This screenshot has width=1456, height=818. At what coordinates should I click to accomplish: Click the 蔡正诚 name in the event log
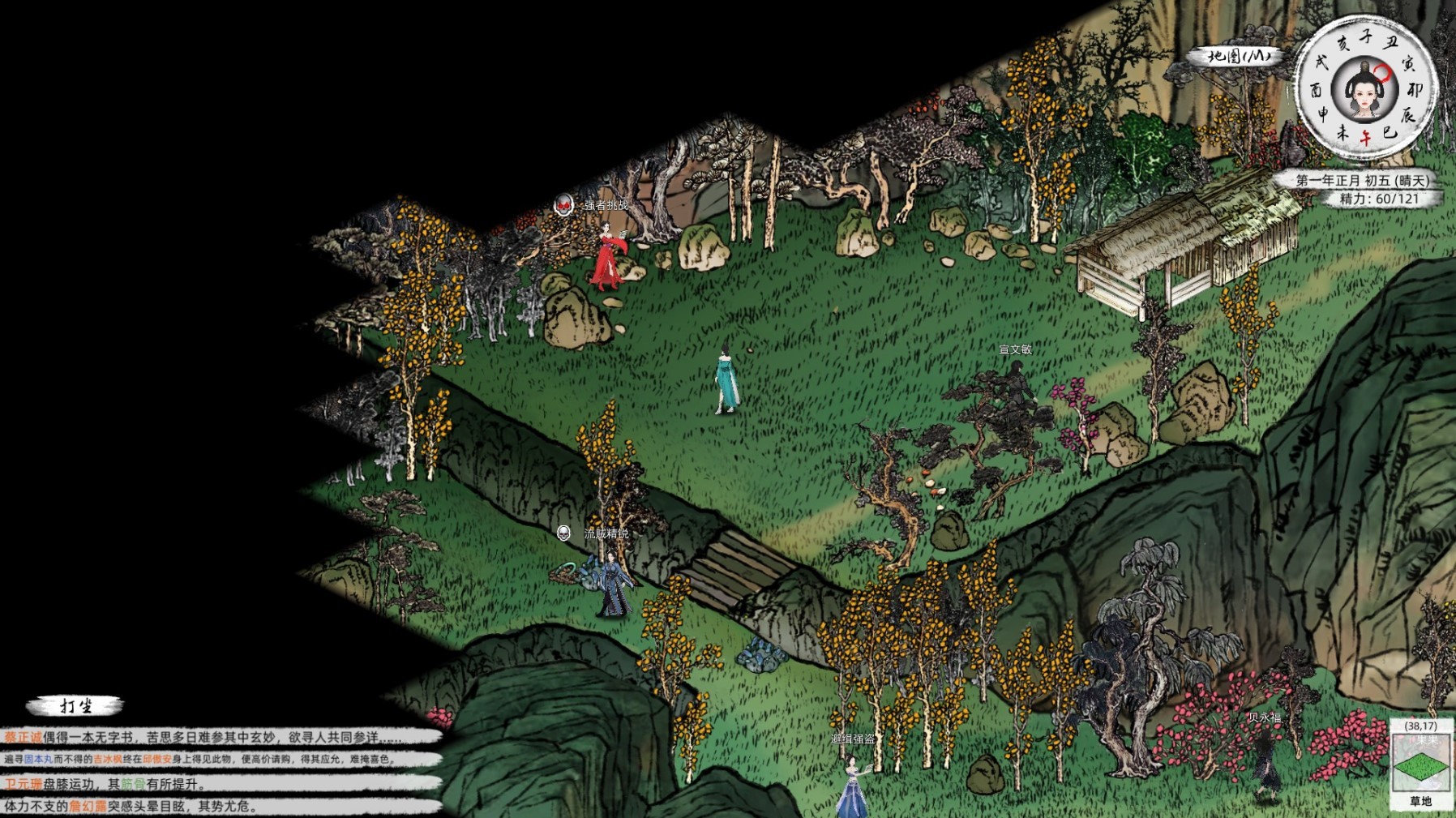coord(23,737)
